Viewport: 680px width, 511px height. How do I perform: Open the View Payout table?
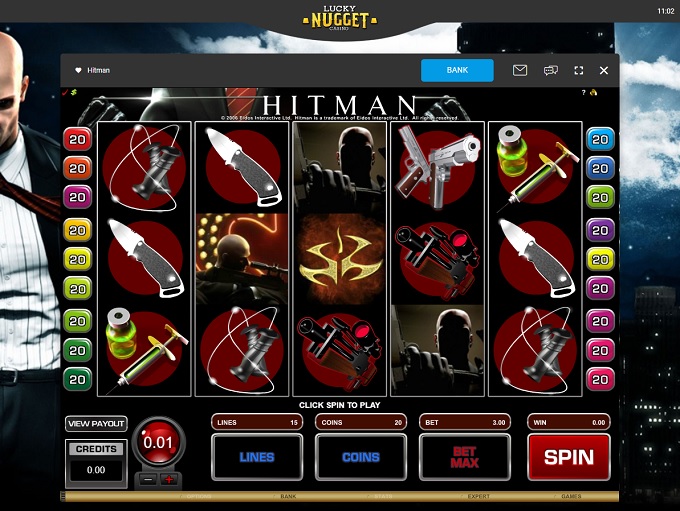[x=96, y=424]
